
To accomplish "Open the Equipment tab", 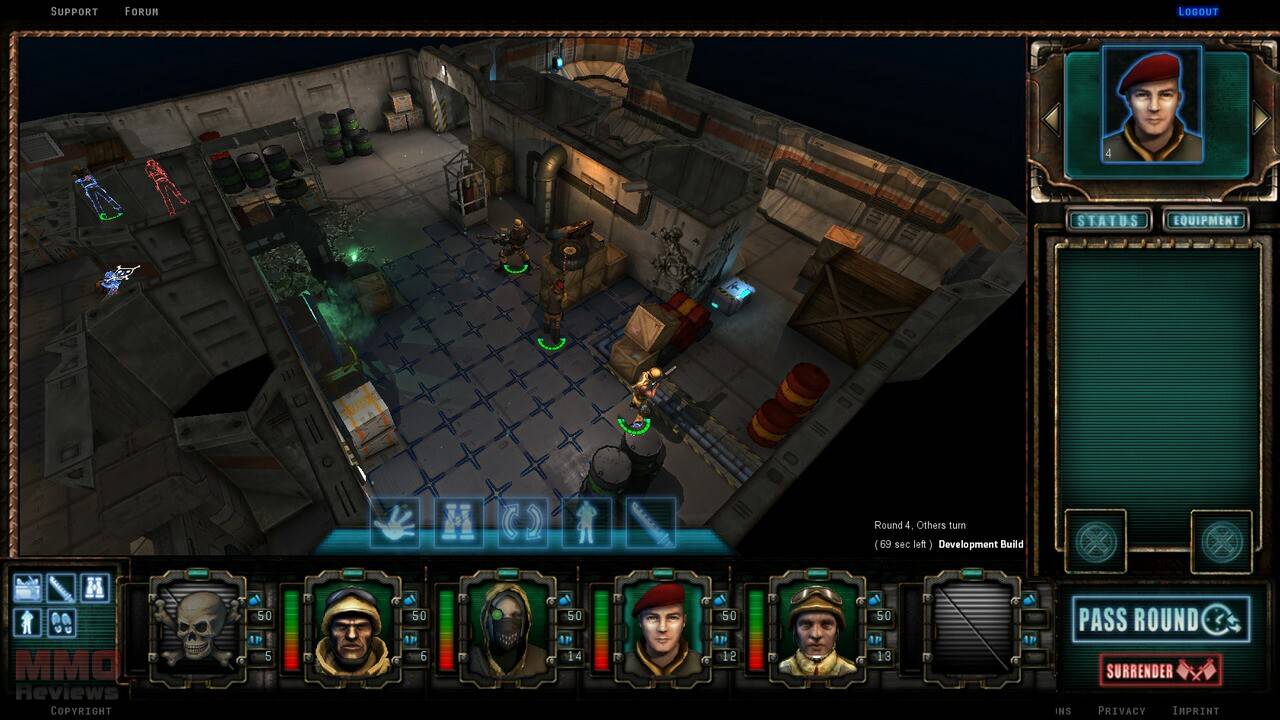I will [1205, 220].
